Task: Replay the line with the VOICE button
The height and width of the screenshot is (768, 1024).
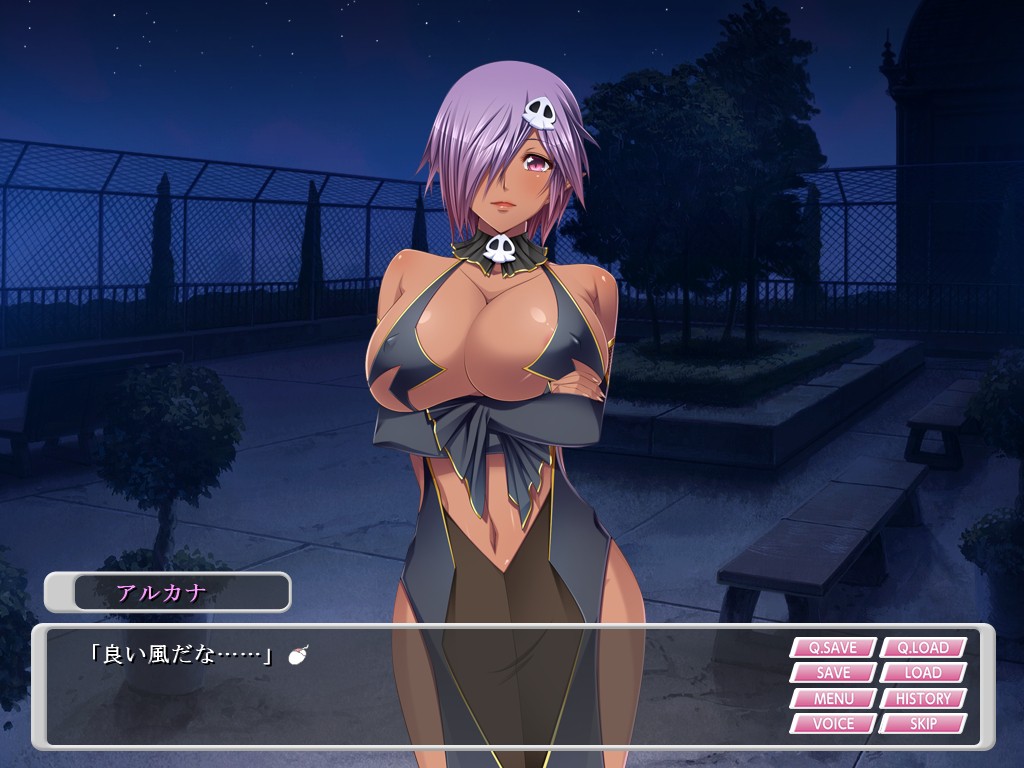Action: [833, 723]
